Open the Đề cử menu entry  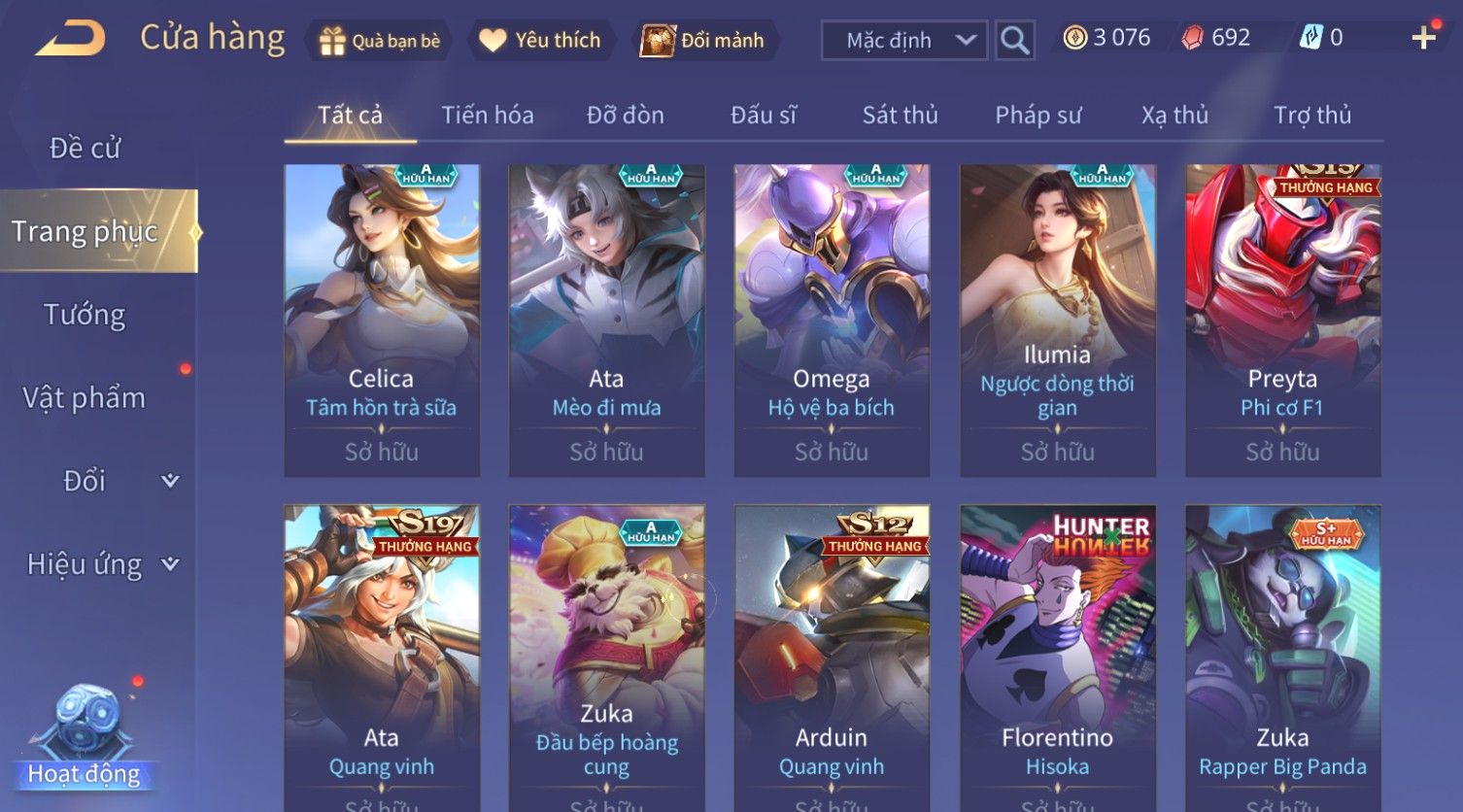pos(85,149)
